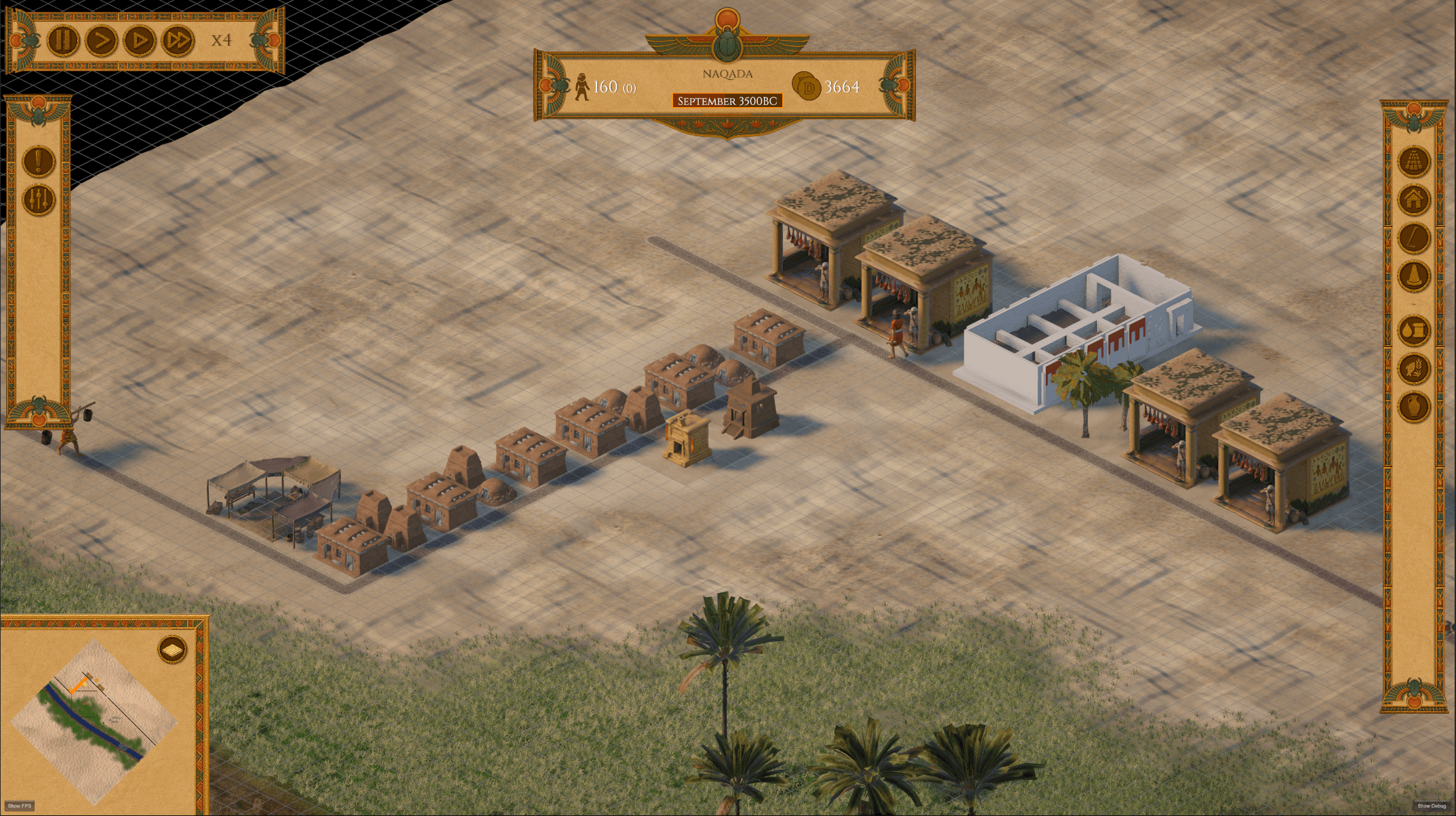Click the population count of 160
Screen dimensions: 1456x816
605,87
